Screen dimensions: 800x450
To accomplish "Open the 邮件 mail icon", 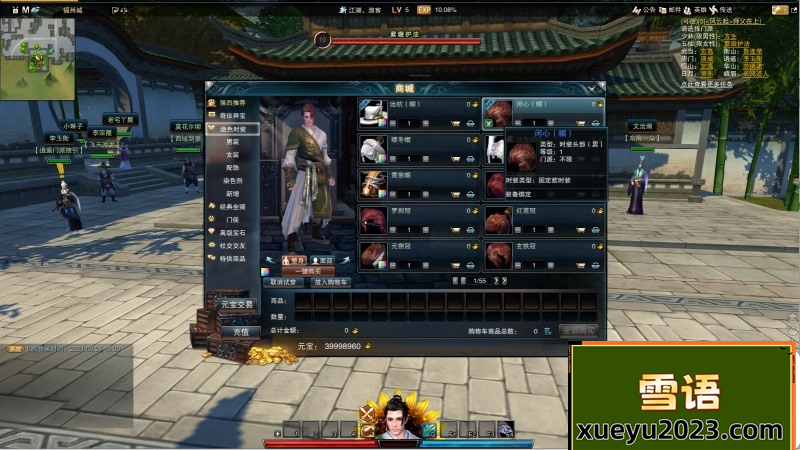I will (664, 10).
